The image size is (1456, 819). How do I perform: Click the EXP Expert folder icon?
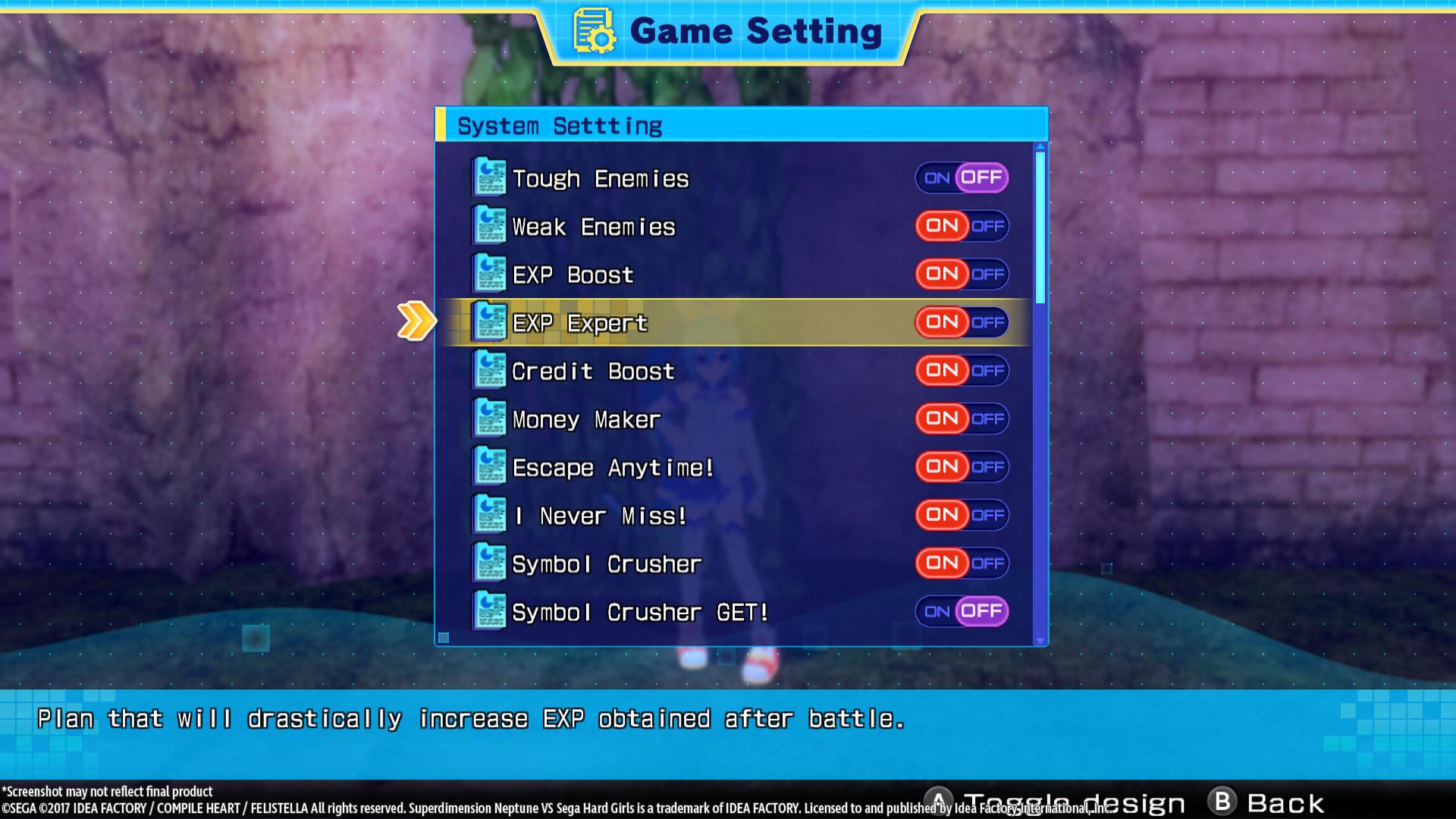click(x=489, y=322)
